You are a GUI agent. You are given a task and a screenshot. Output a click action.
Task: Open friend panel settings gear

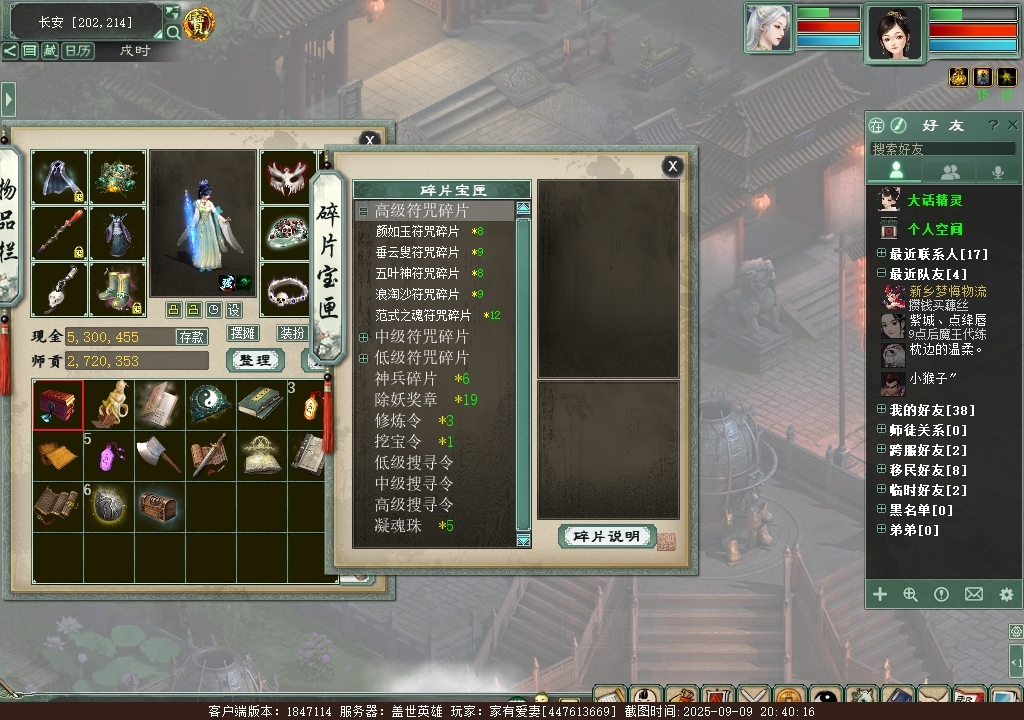click(1006, 594)
